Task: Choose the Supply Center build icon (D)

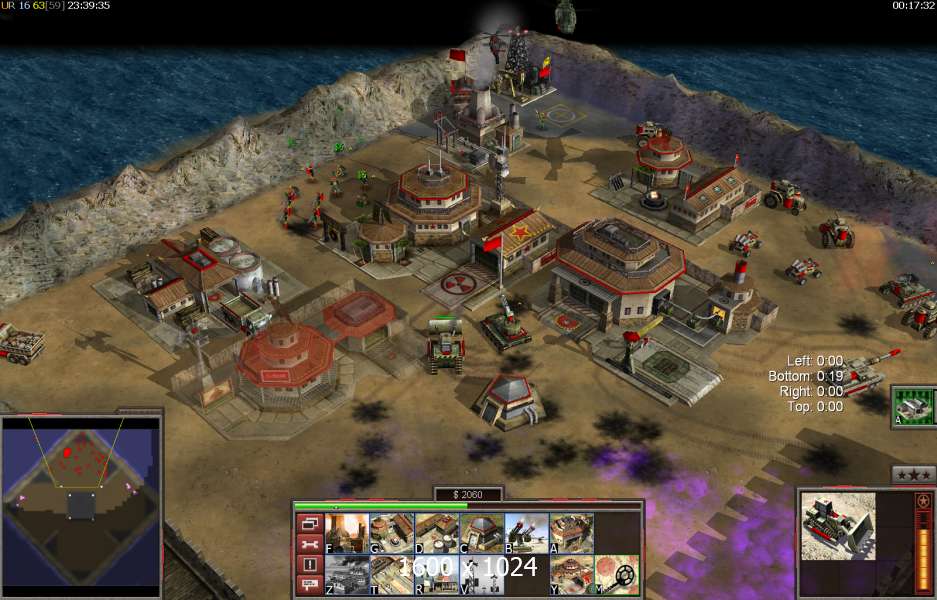Action: coord(436,533)
